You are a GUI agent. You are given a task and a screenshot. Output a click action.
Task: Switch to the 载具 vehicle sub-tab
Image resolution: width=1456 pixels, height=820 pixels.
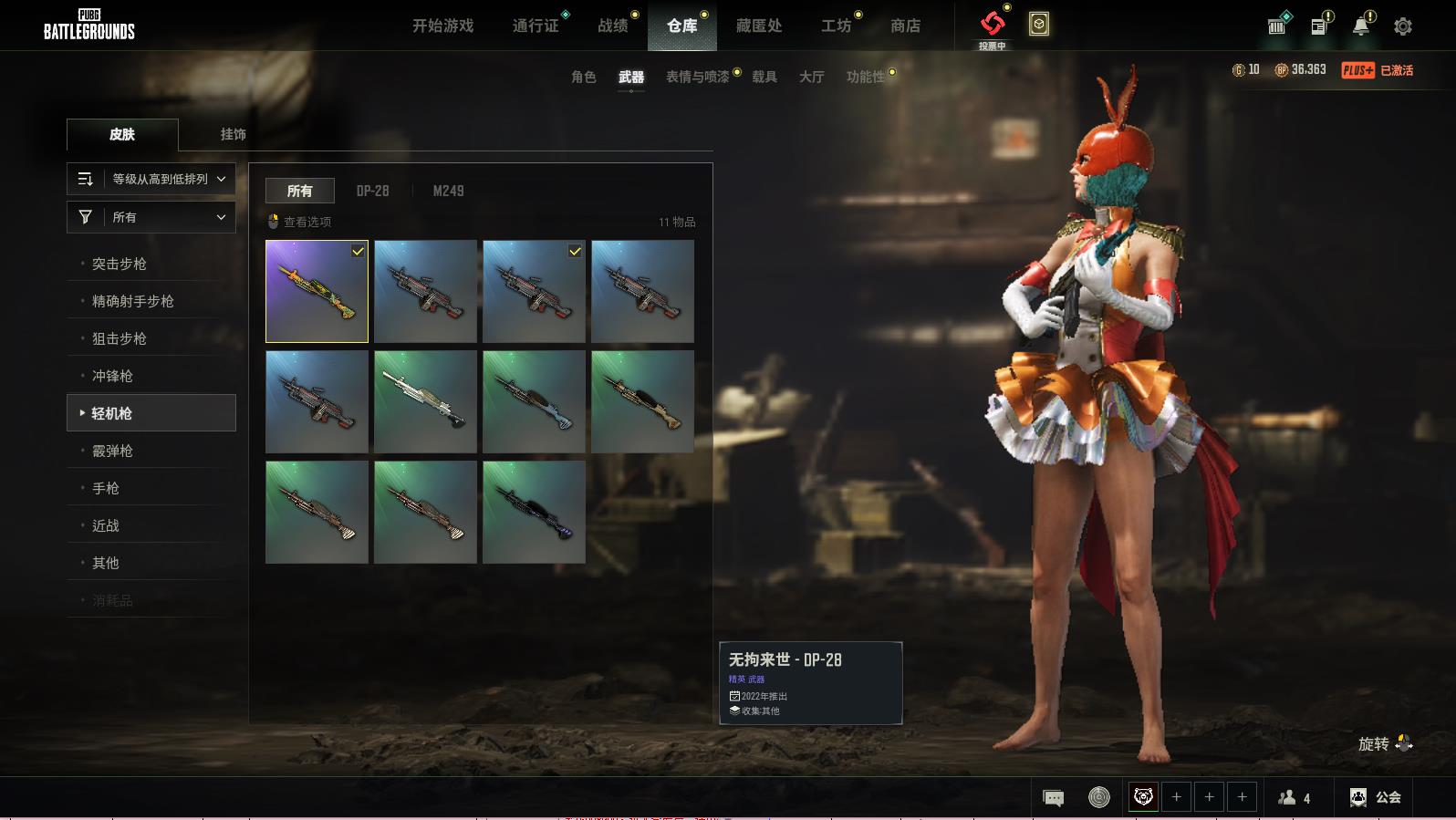[764, 77]
